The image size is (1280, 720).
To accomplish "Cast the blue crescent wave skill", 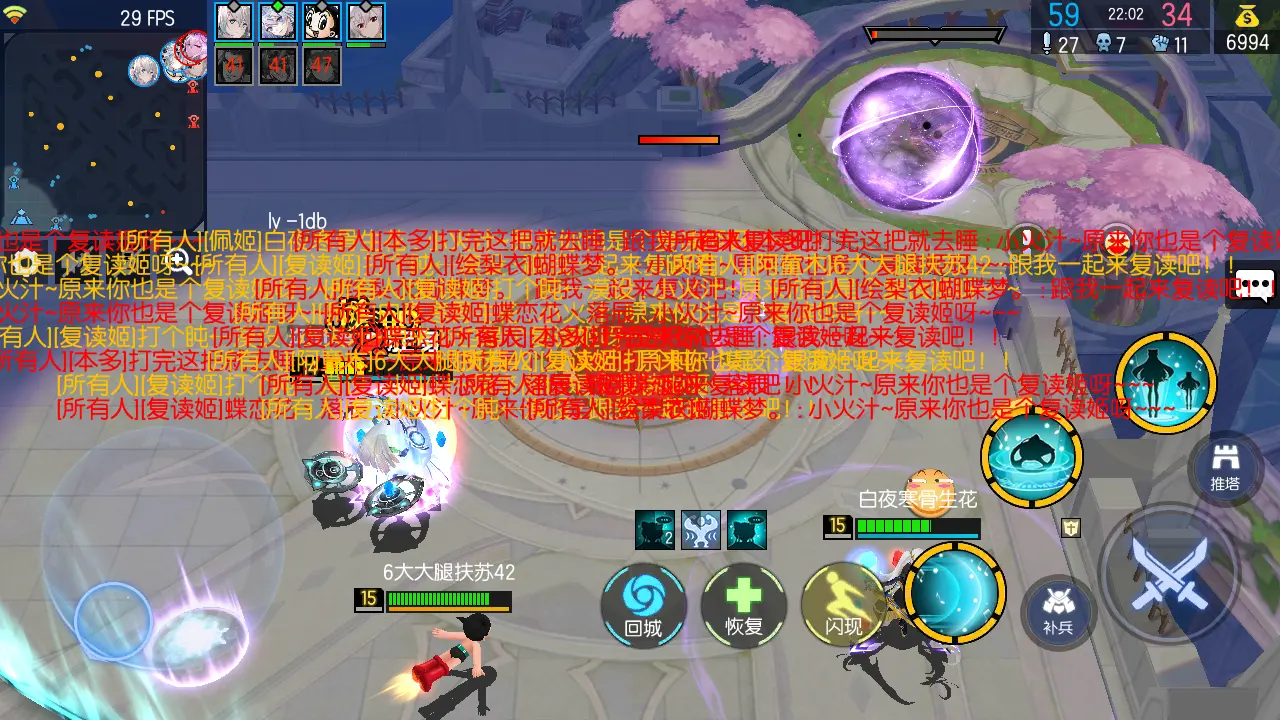I will 954,593.
